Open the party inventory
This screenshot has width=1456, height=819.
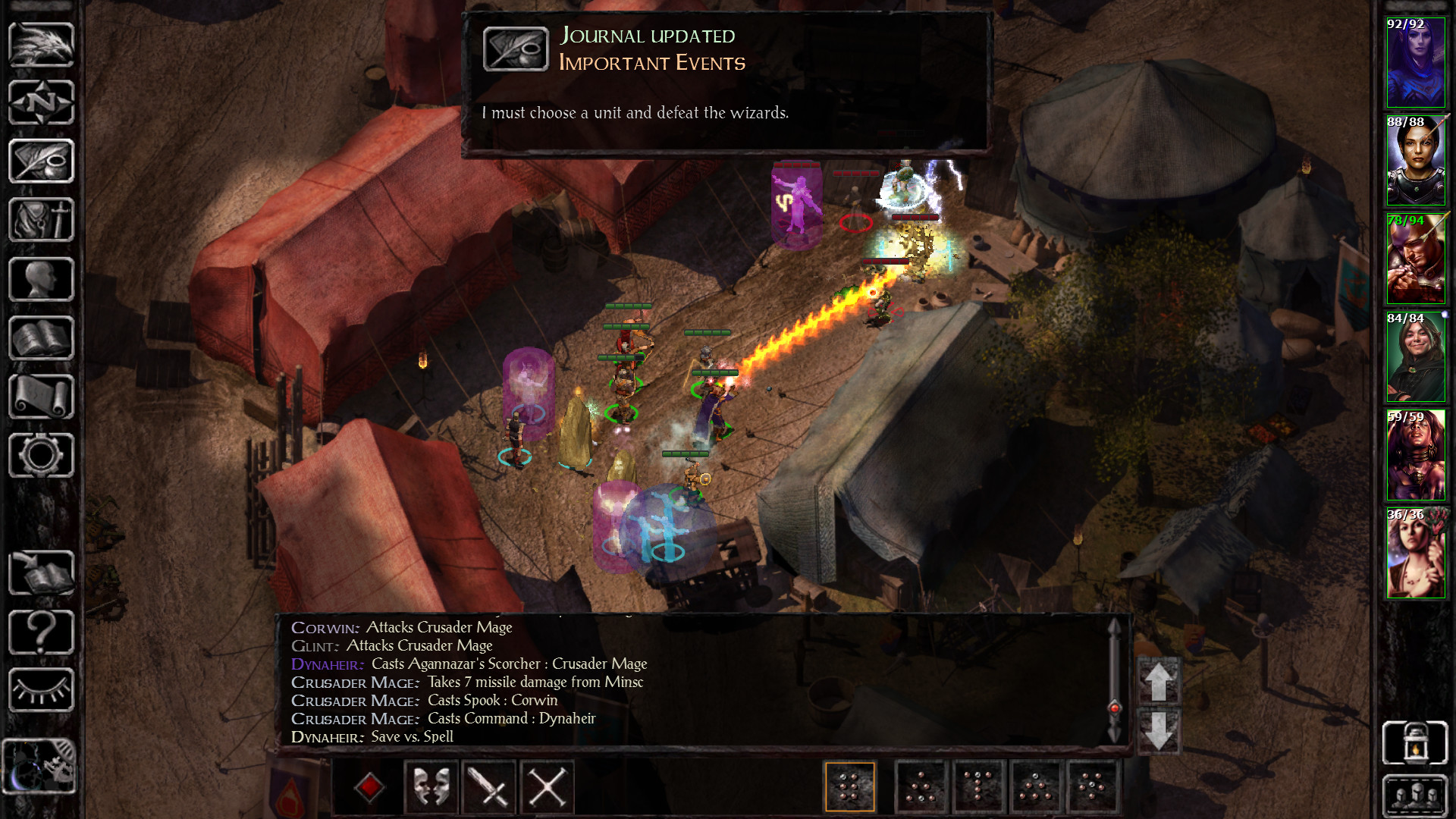click(41, 219)
